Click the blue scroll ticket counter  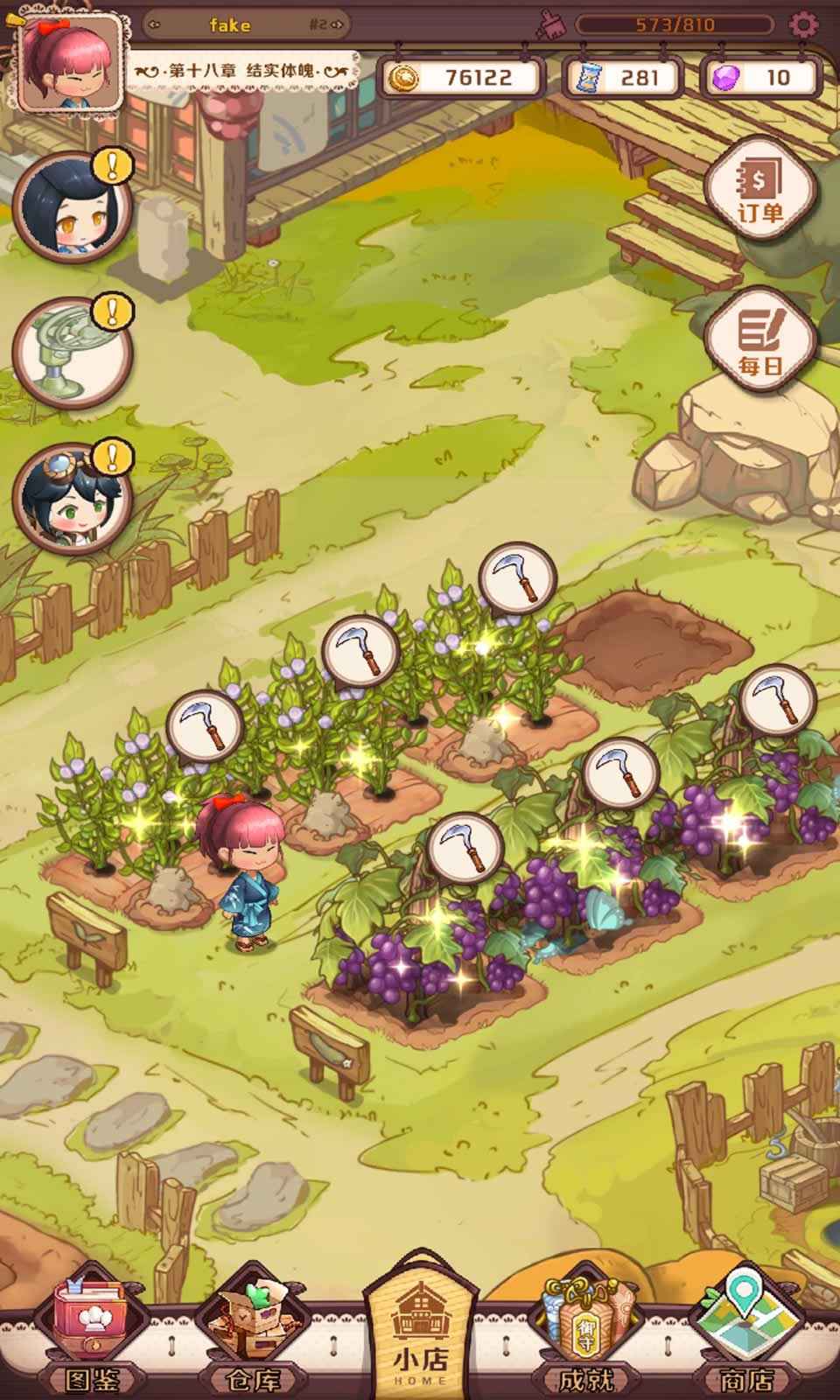click(623, 78)
